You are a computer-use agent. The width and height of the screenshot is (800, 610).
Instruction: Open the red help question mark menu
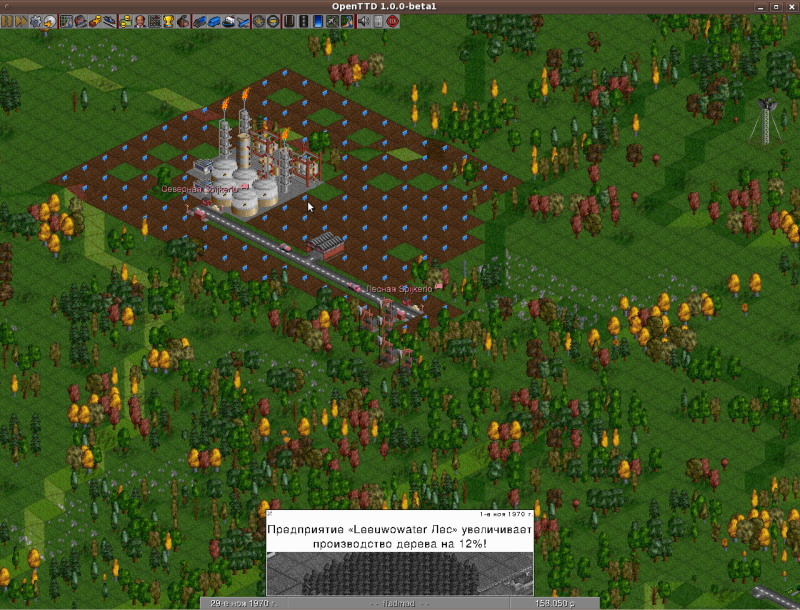pyautogui.click(x=391, y=20)
